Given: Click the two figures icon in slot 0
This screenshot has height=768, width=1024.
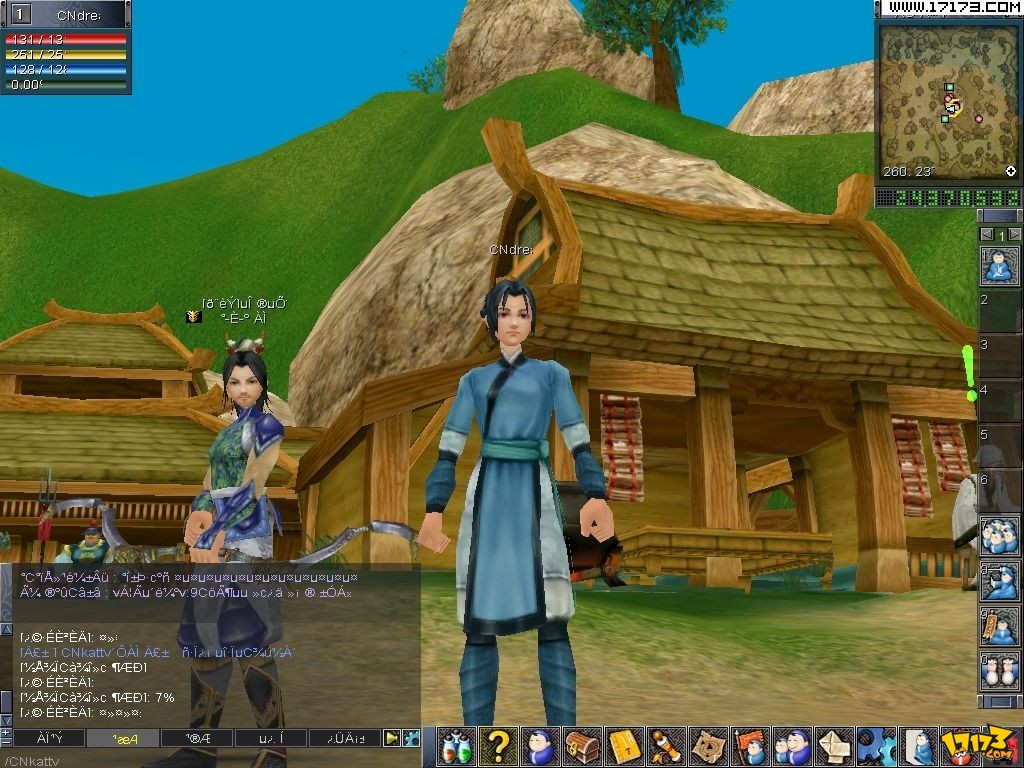Looking at the screenshot, I should point(999,671).
